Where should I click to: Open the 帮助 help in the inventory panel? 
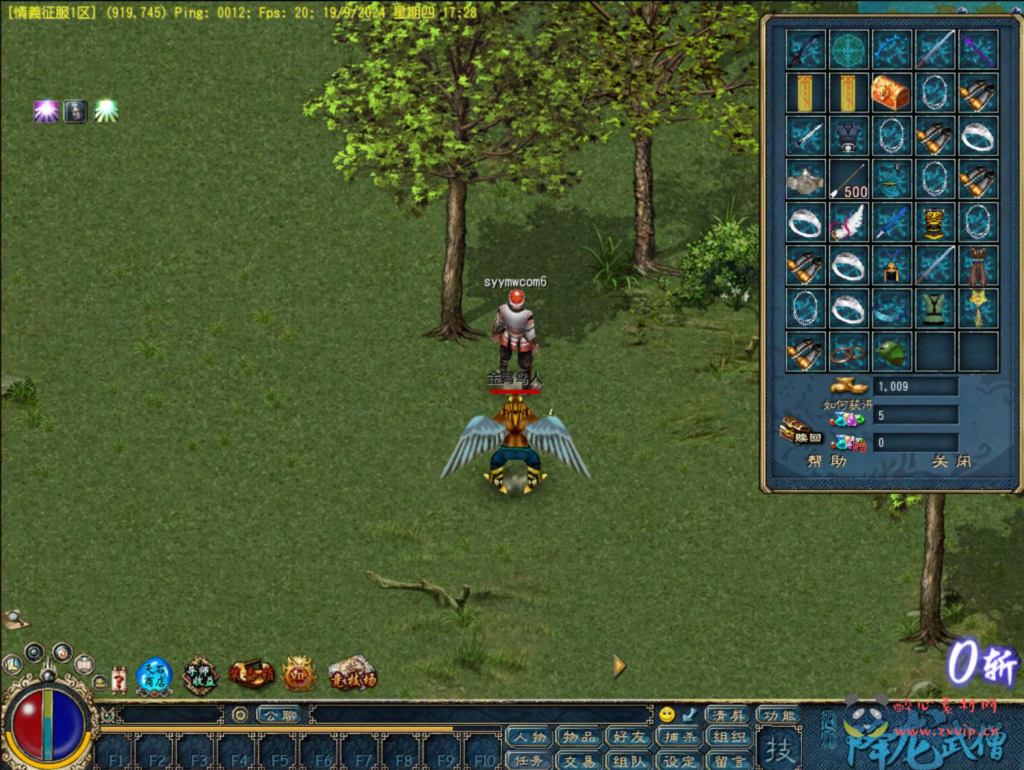pos(827,462)
